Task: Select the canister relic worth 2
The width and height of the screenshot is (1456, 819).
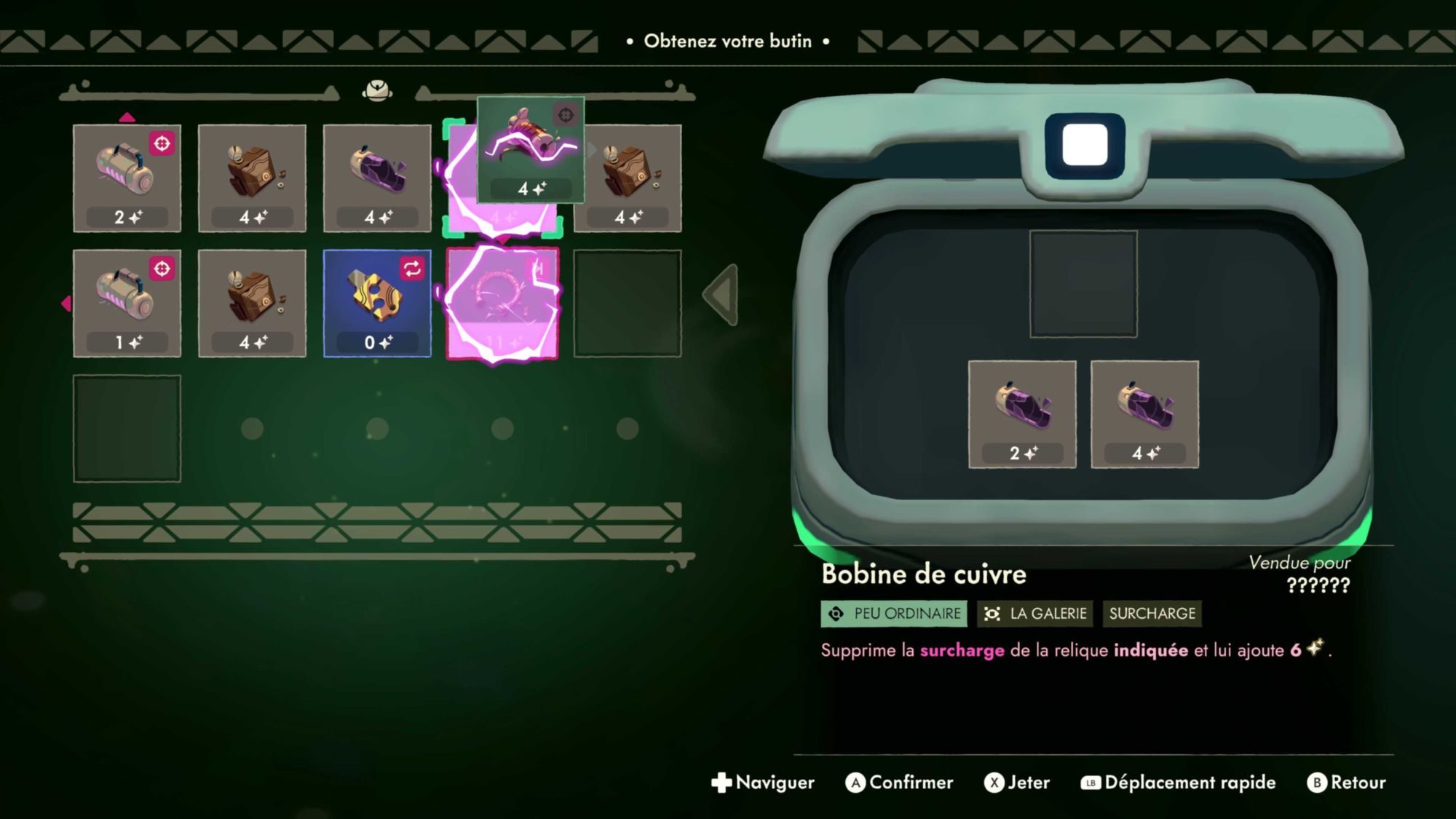Action: (127, 178)
